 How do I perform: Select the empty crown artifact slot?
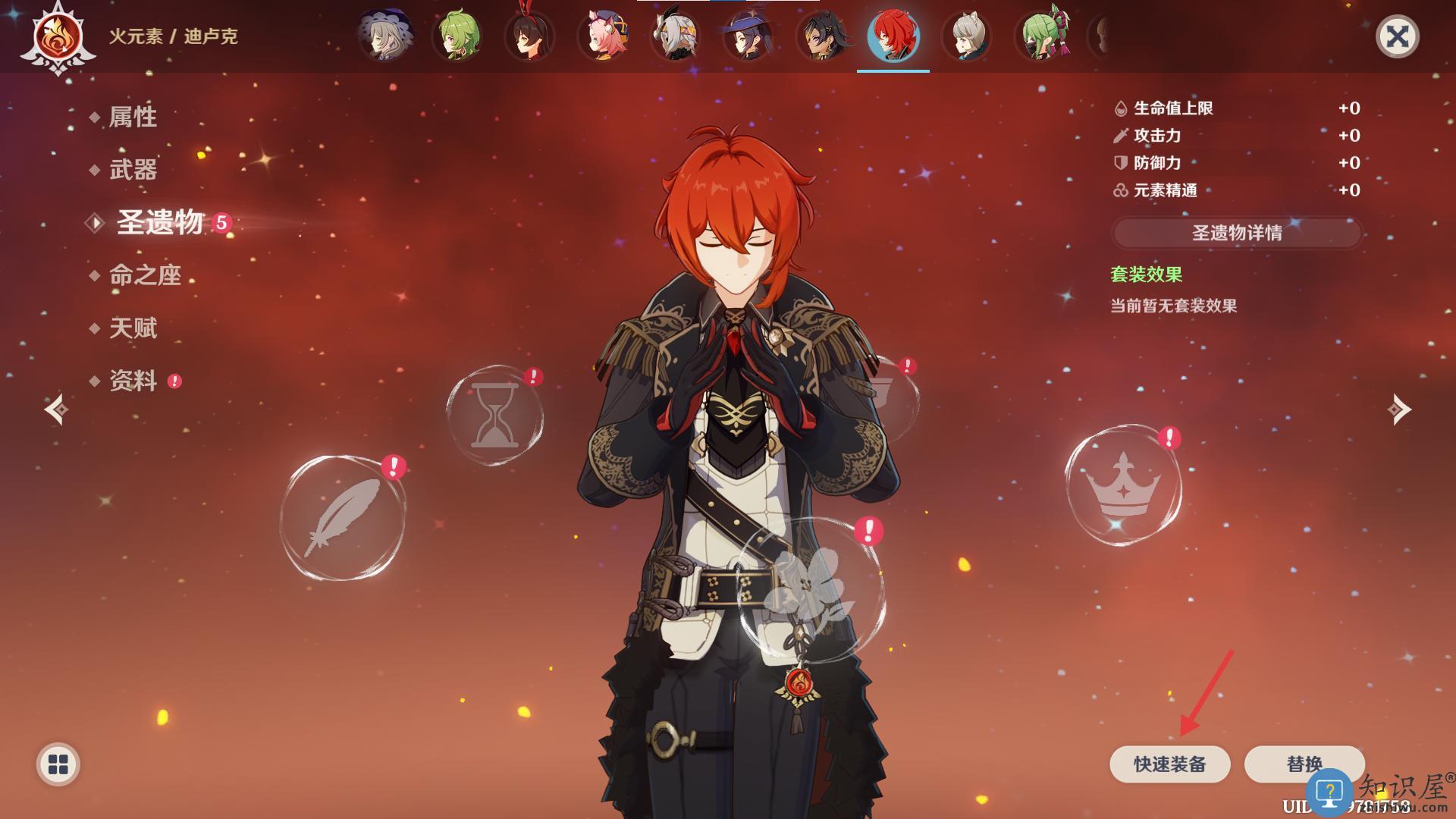1123,485
